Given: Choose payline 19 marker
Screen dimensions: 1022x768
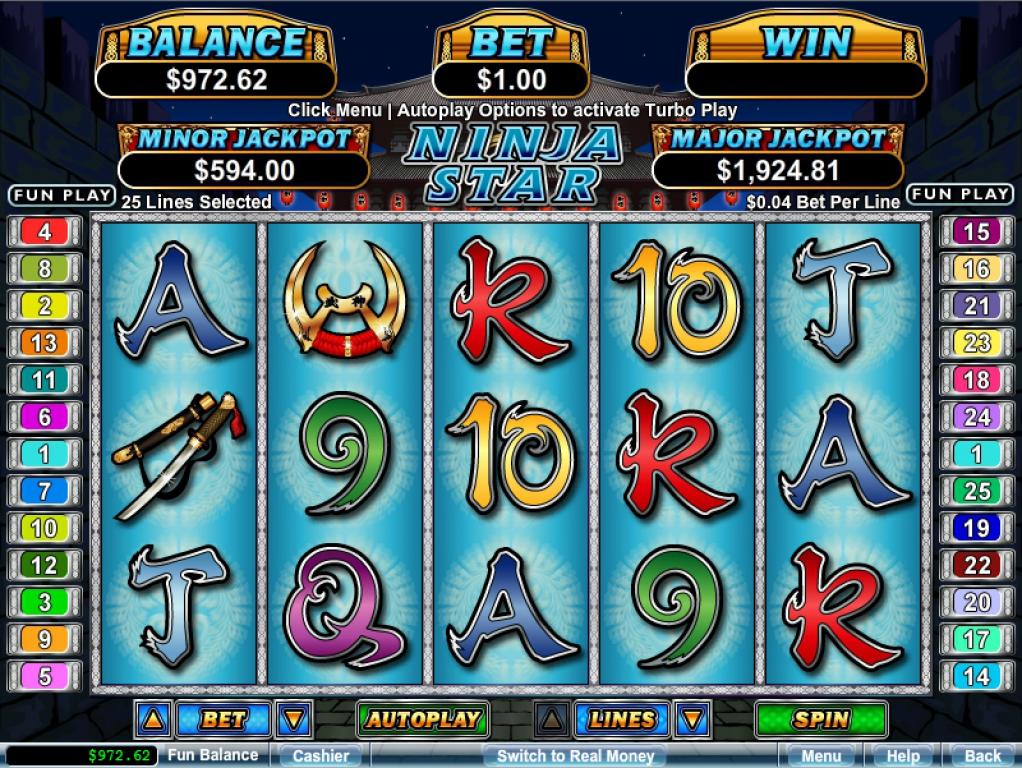Looking at the screenshot, I should click(976, 528).
